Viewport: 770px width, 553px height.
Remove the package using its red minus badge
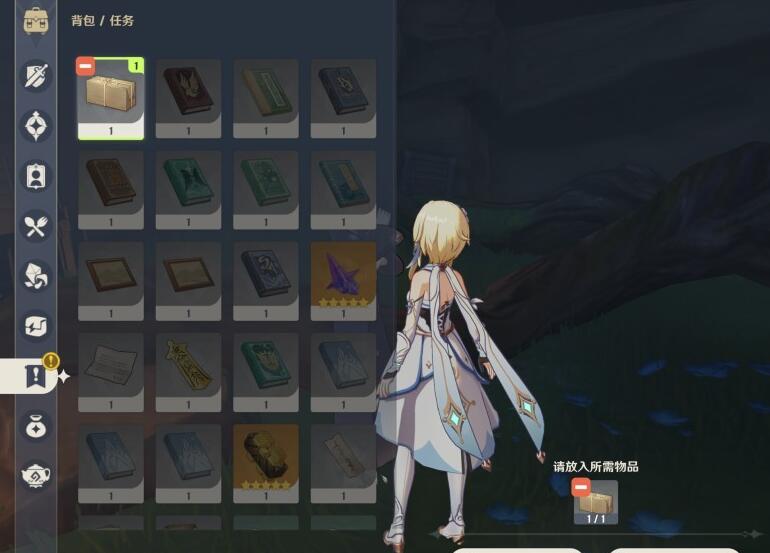[x=86, y=67]
